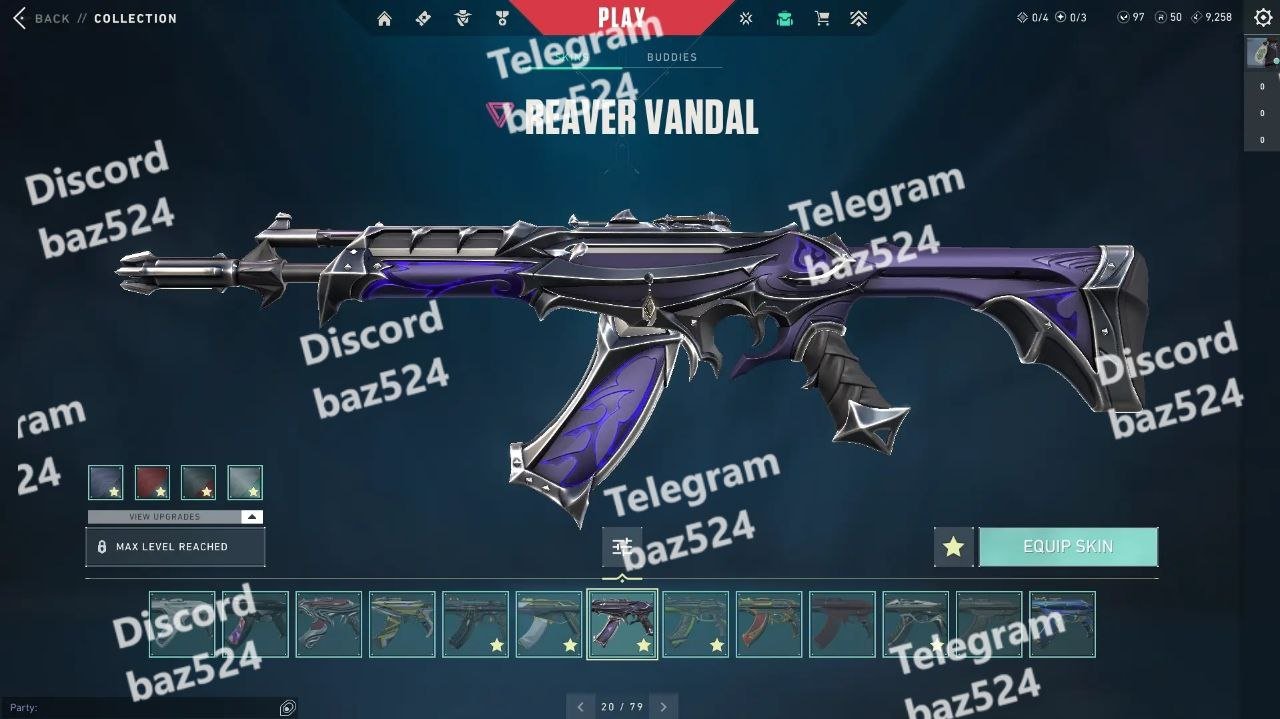Select the highlighted purple Reaver Vandal thumbnail

[x=622, y=624]
